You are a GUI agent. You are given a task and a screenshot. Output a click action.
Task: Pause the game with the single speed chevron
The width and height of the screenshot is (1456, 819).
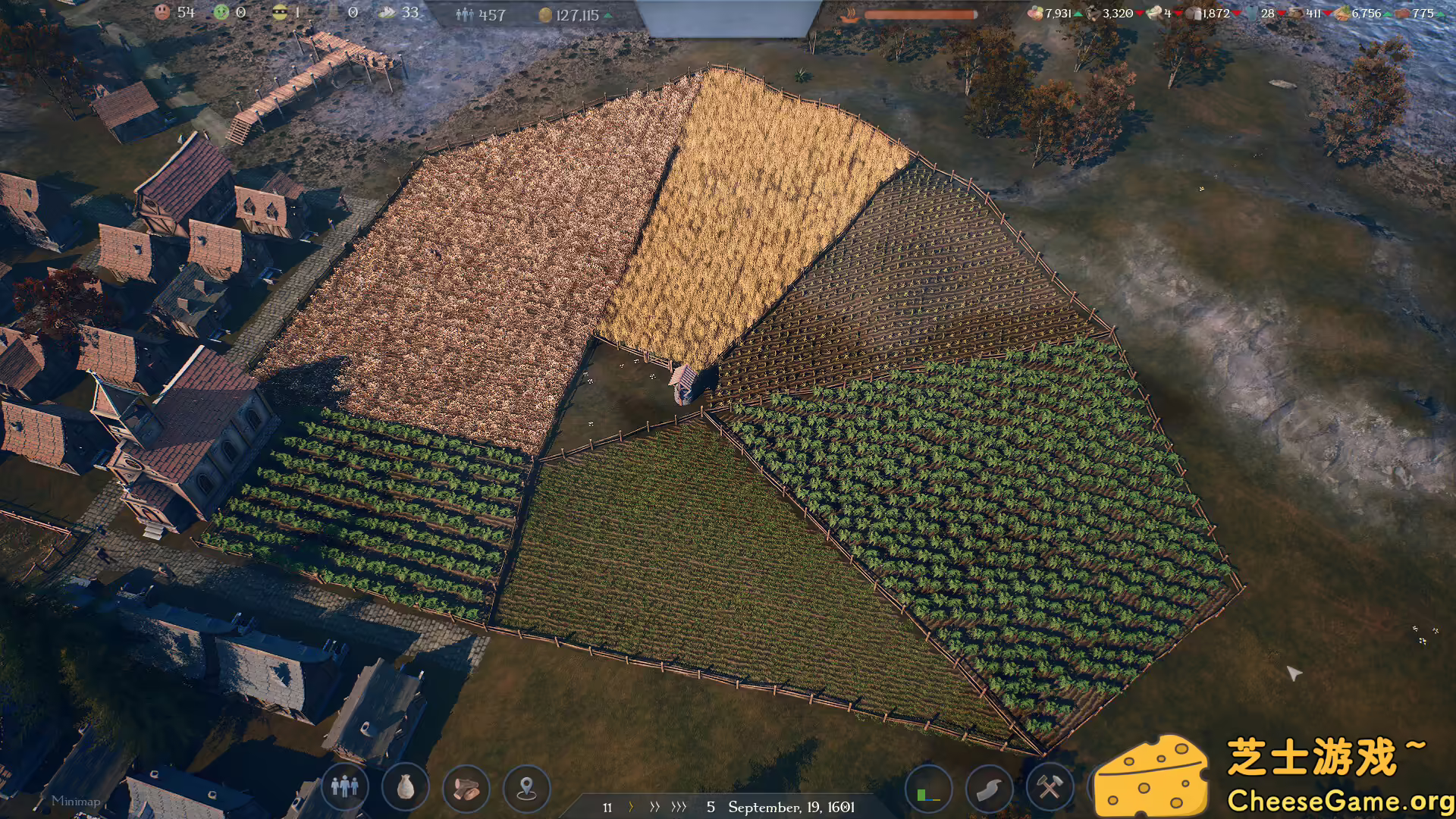coord(631,808)
